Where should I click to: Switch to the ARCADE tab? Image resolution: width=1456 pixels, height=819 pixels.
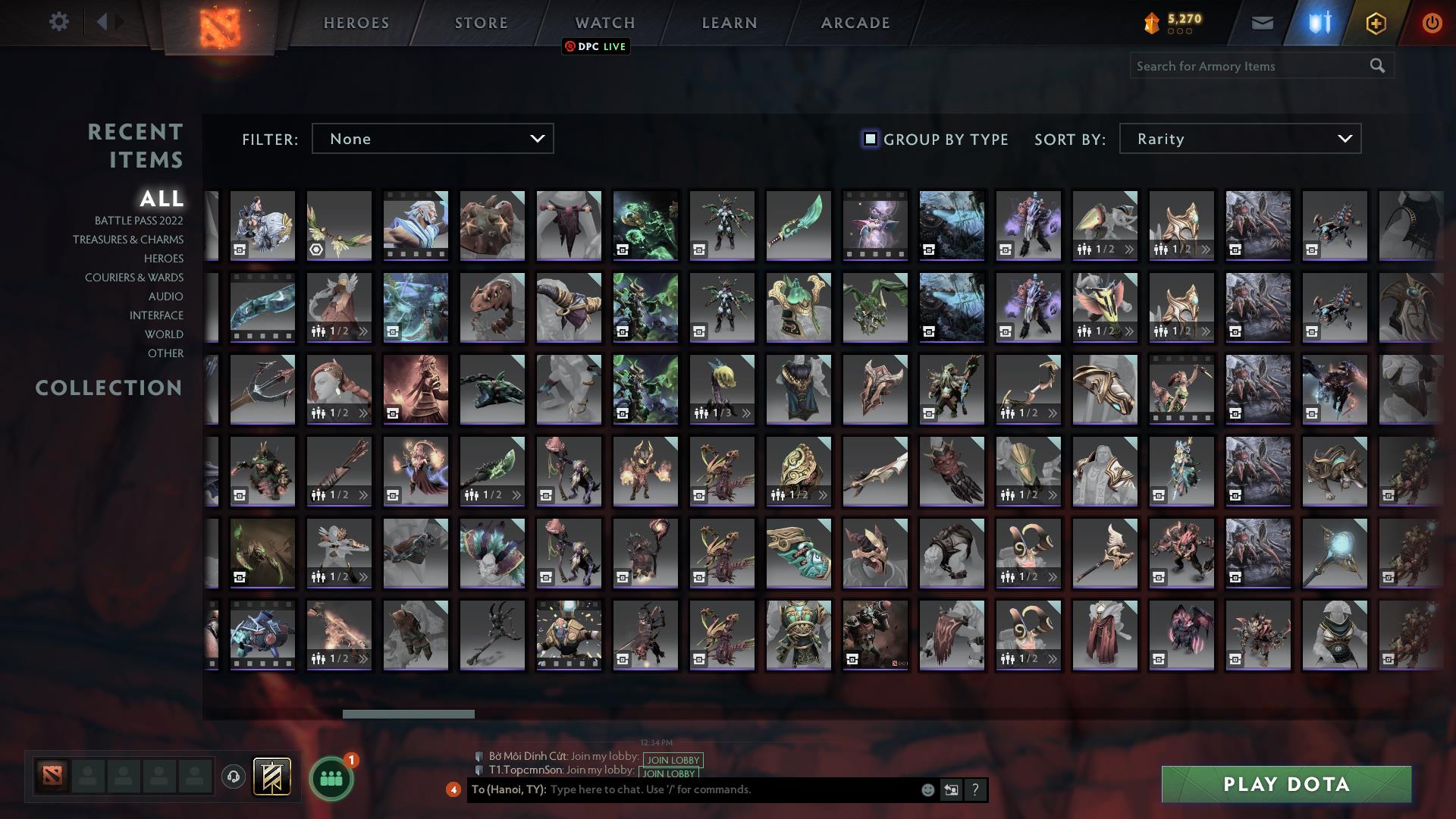click(854, 23)
